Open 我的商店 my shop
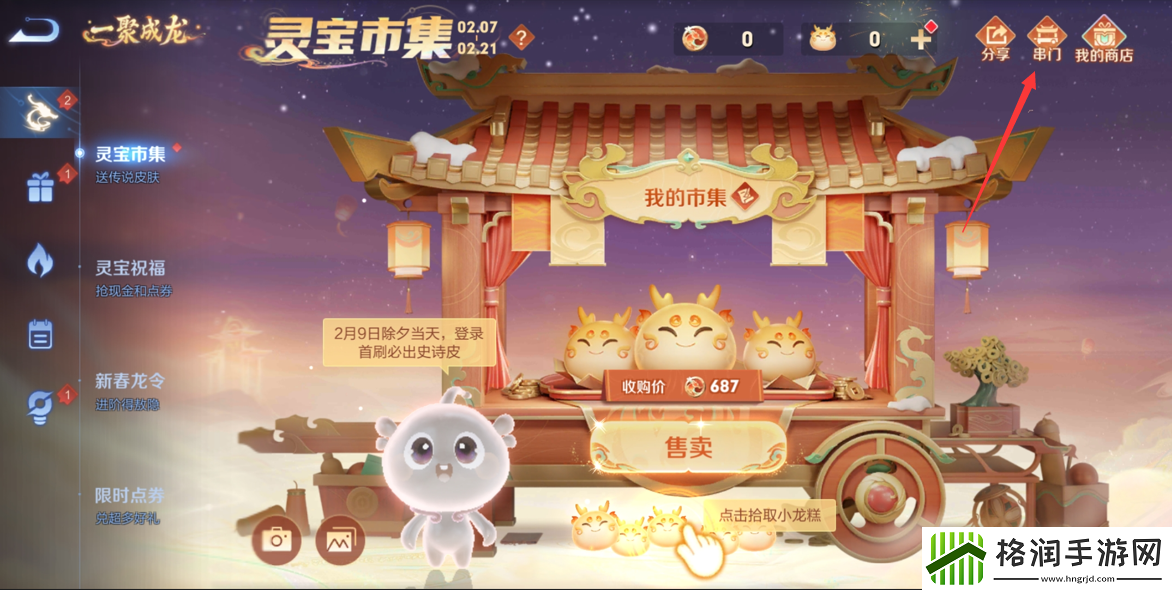Viewport: 1172px width, 590px height. pos(1103,39)
